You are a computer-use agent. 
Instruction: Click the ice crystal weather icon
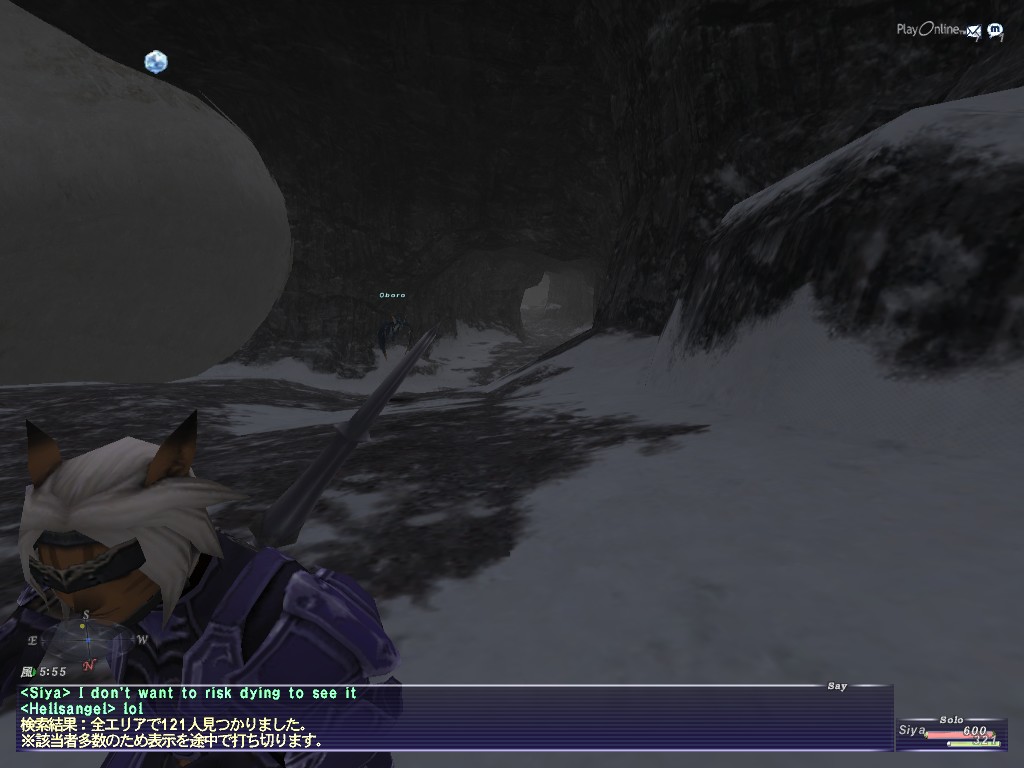[155, 62]
